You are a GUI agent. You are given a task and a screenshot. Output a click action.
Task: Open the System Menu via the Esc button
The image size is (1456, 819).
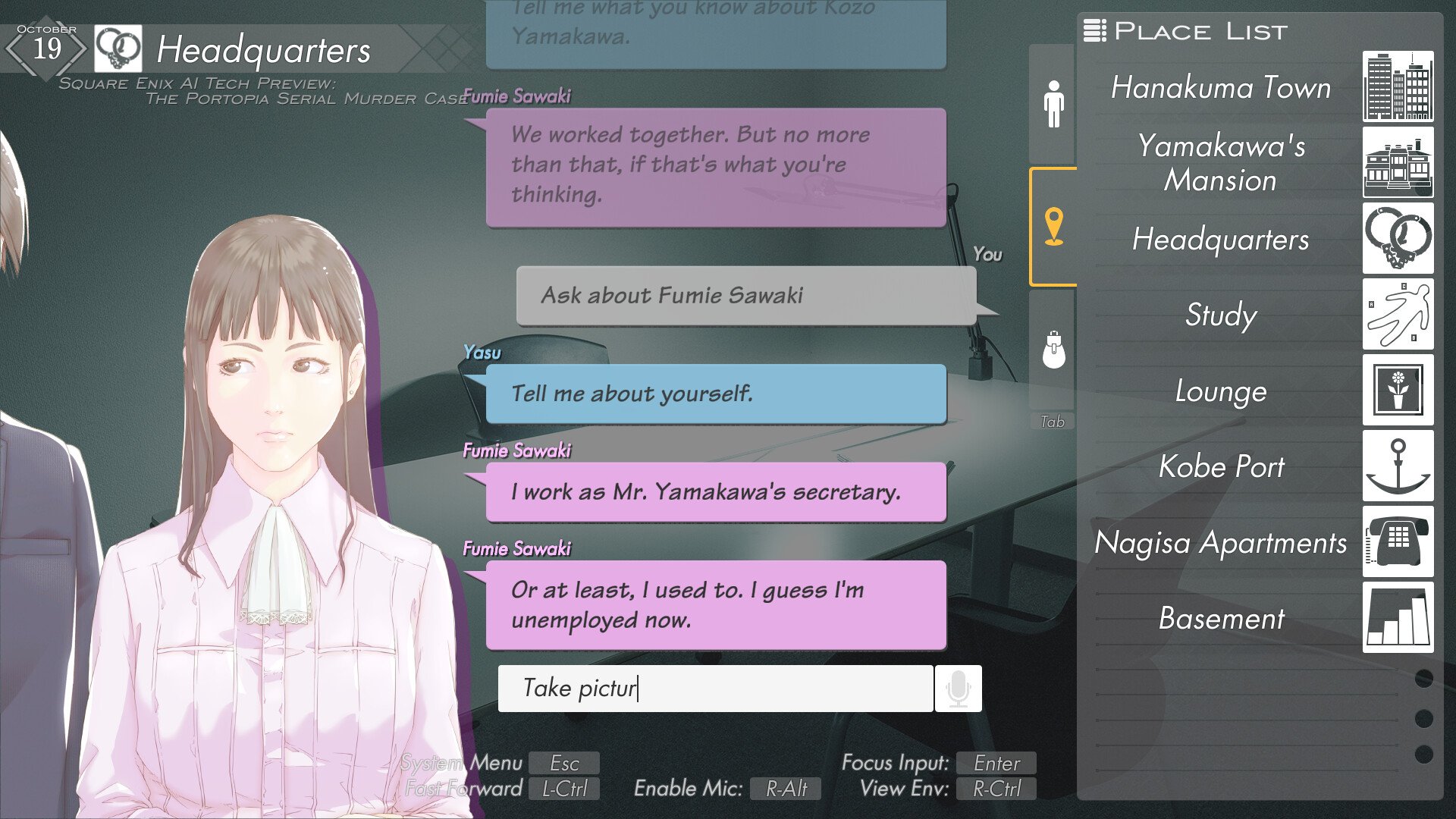564,763
